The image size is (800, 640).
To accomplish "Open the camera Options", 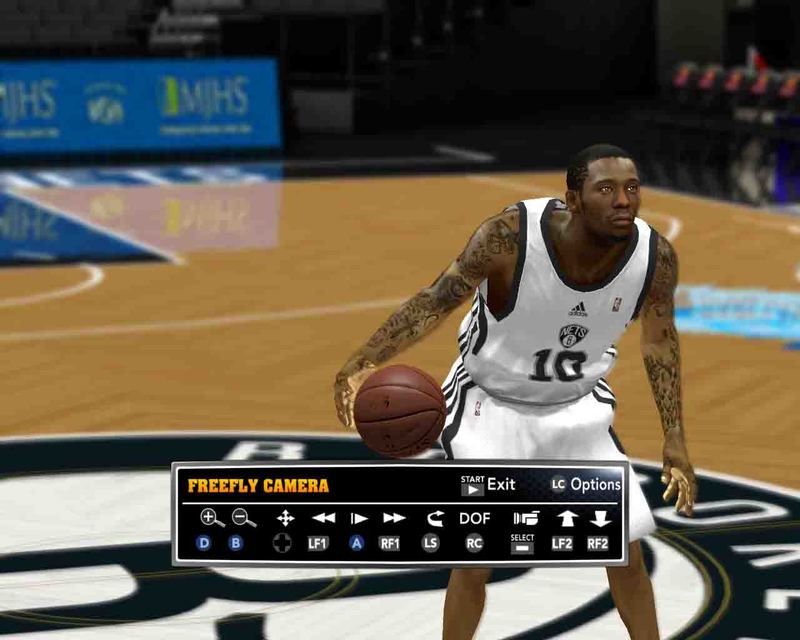I will click(585, 485).
